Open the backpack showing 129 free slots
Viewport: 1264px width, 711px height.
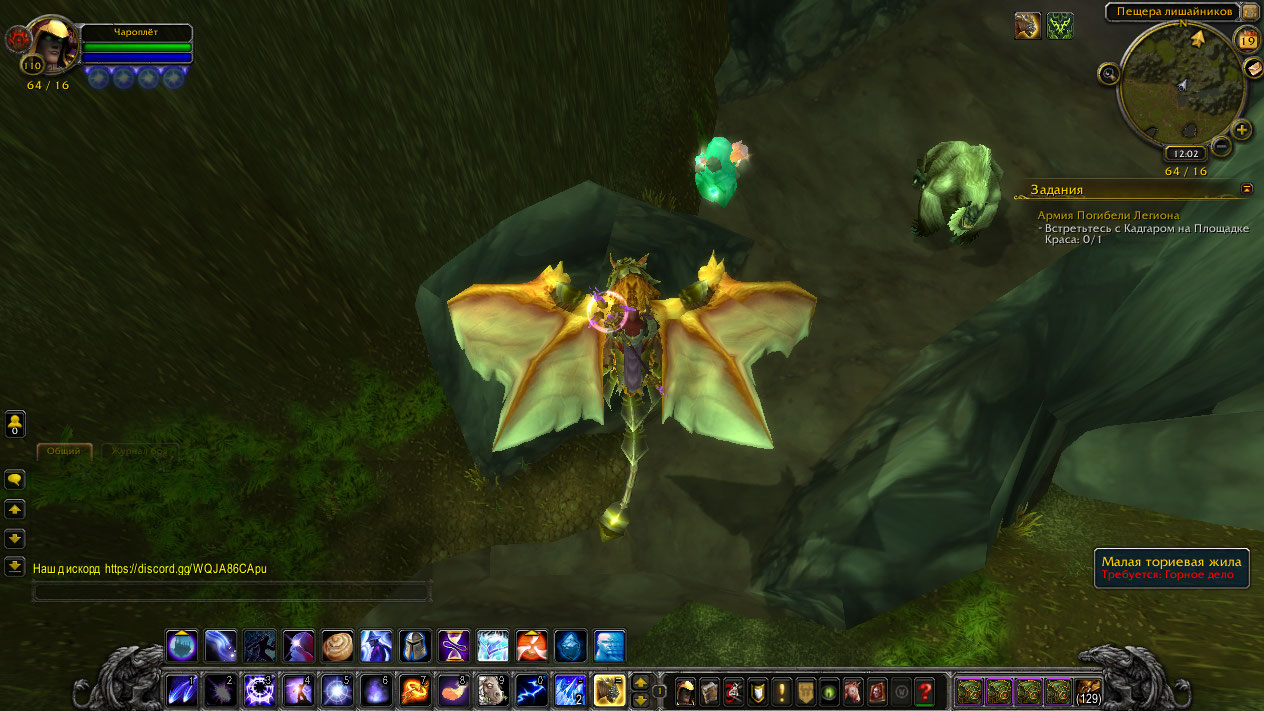pyautogui.click(x=1088, y=691)
